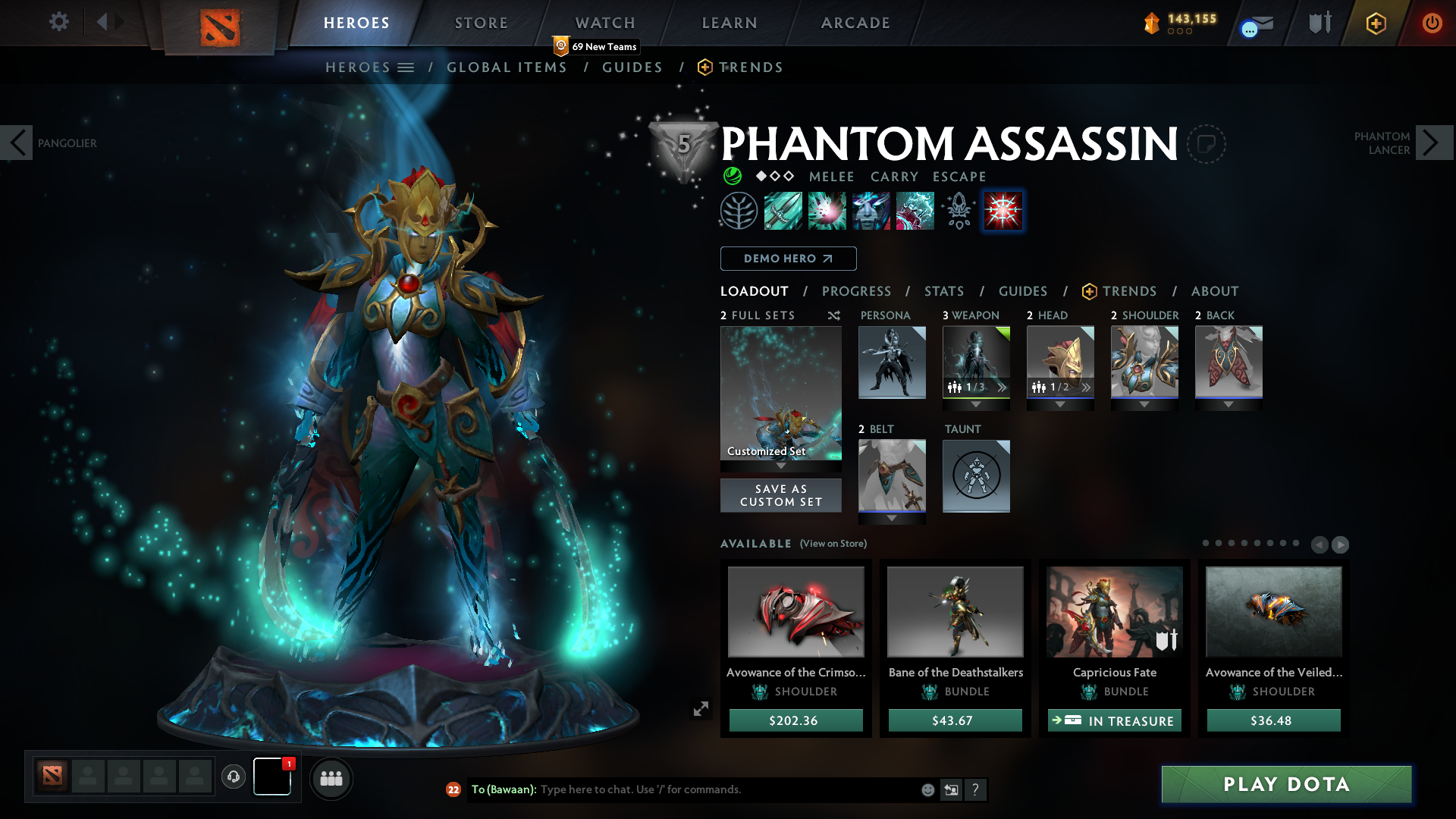Buy Bane of the Deathstalkers for $43.67
Image resolution: width=1456 pixels, height=819 pixels.
point(955,720)
